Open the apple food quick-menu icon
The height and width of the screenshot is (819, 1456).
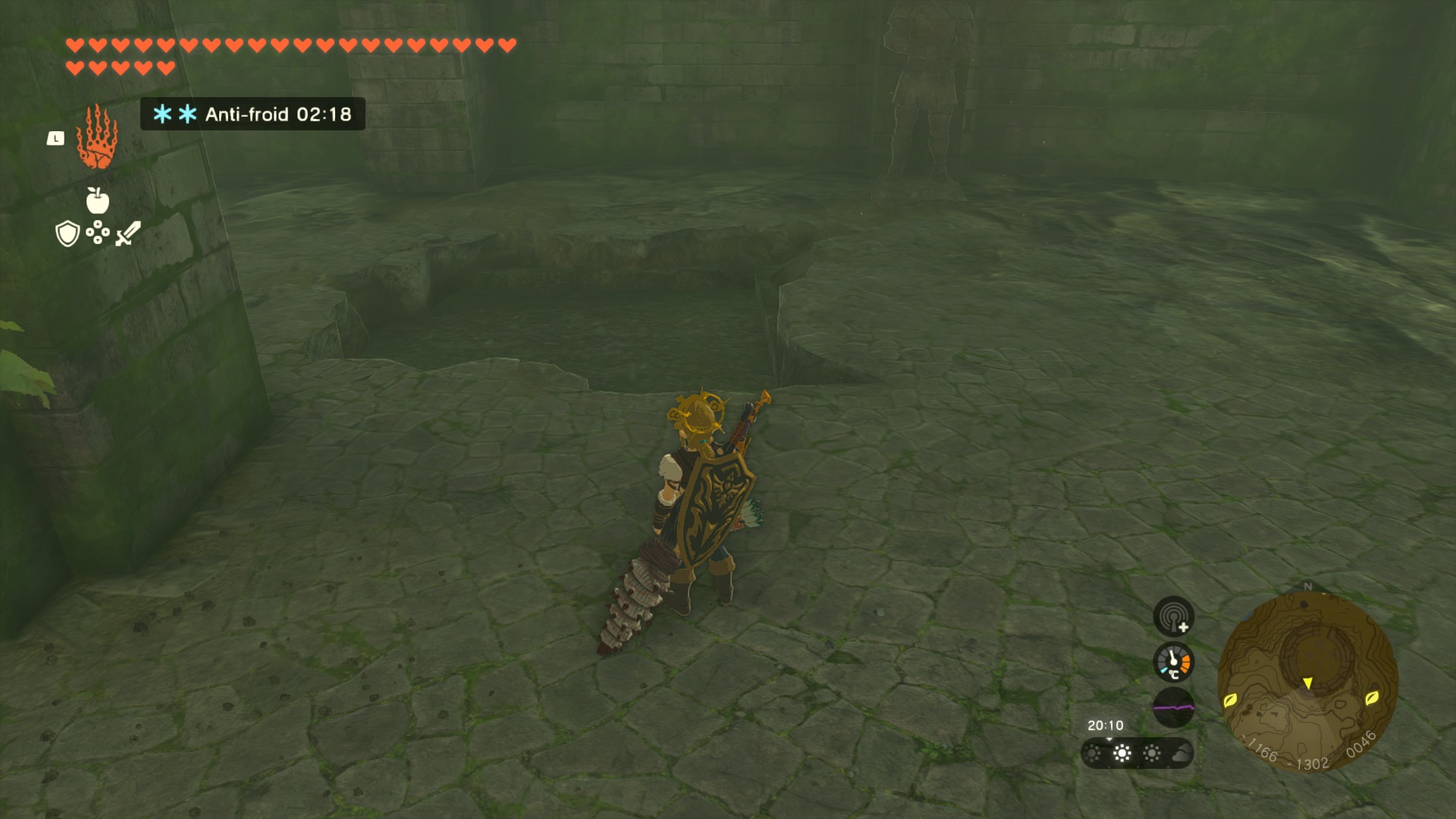[97, 201]
